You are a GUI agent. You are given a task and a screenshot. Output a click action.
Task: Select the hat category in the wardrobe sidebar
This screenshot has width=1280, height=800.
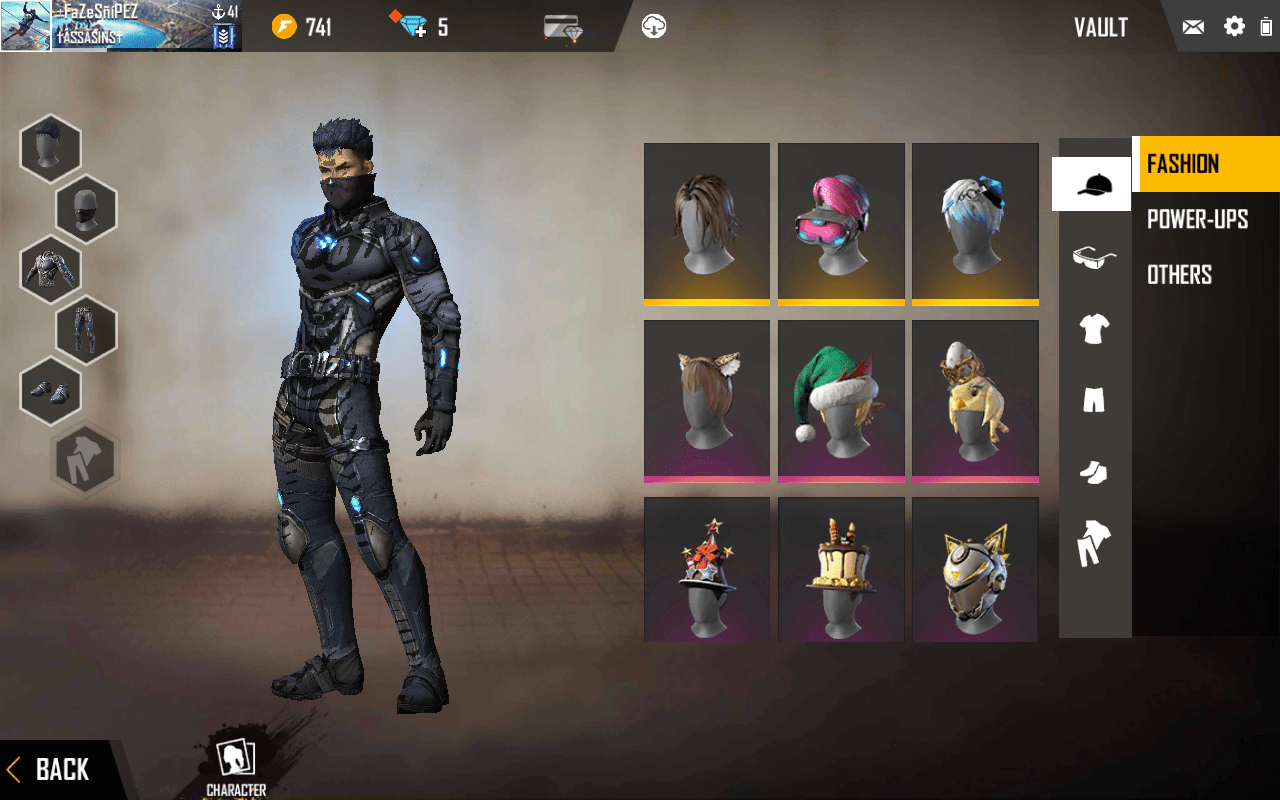tap(1092, 185)
